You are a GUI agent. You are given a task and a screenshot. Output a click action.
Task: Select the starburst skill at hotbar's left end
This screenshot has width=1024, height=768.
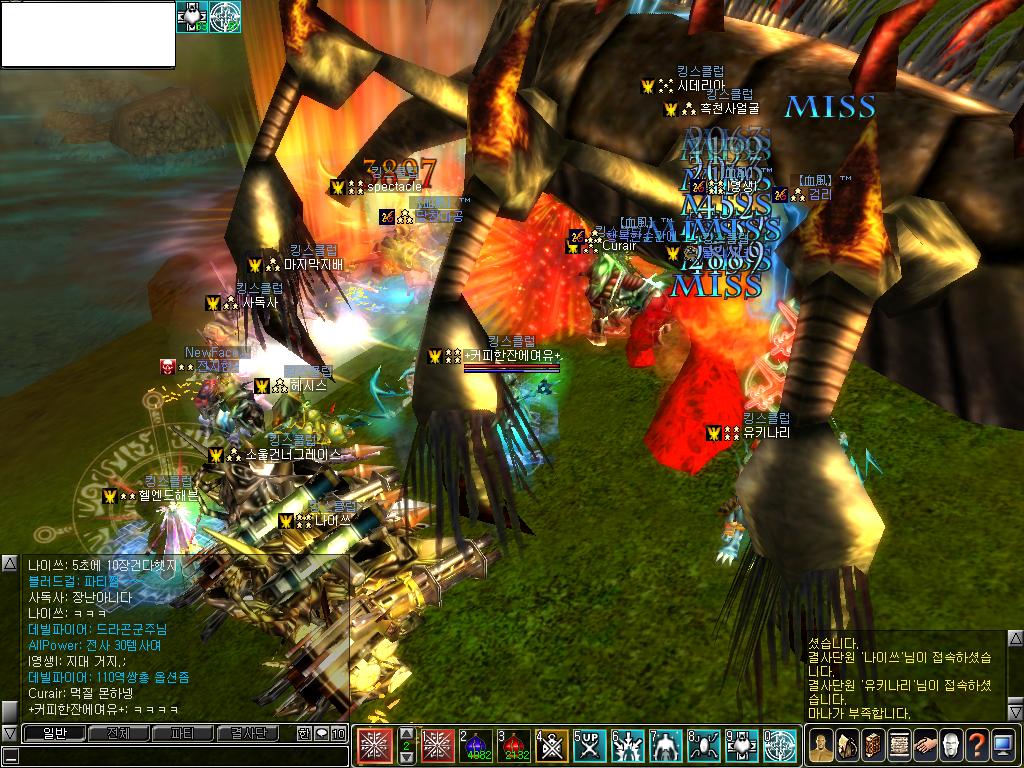pos(376,745)
